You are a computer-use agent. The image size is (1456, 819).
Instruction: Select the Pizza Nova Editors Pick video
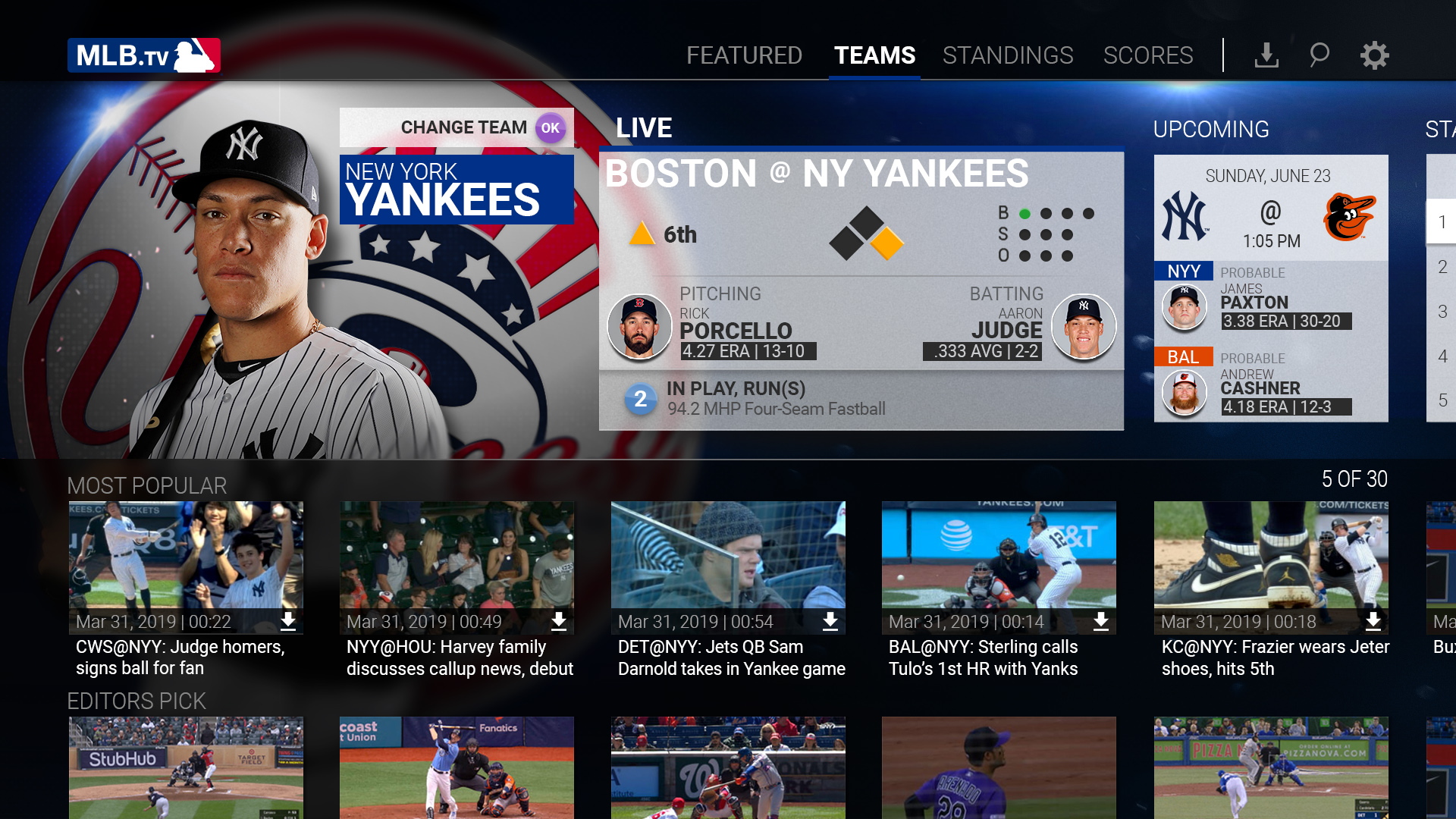1271,767
